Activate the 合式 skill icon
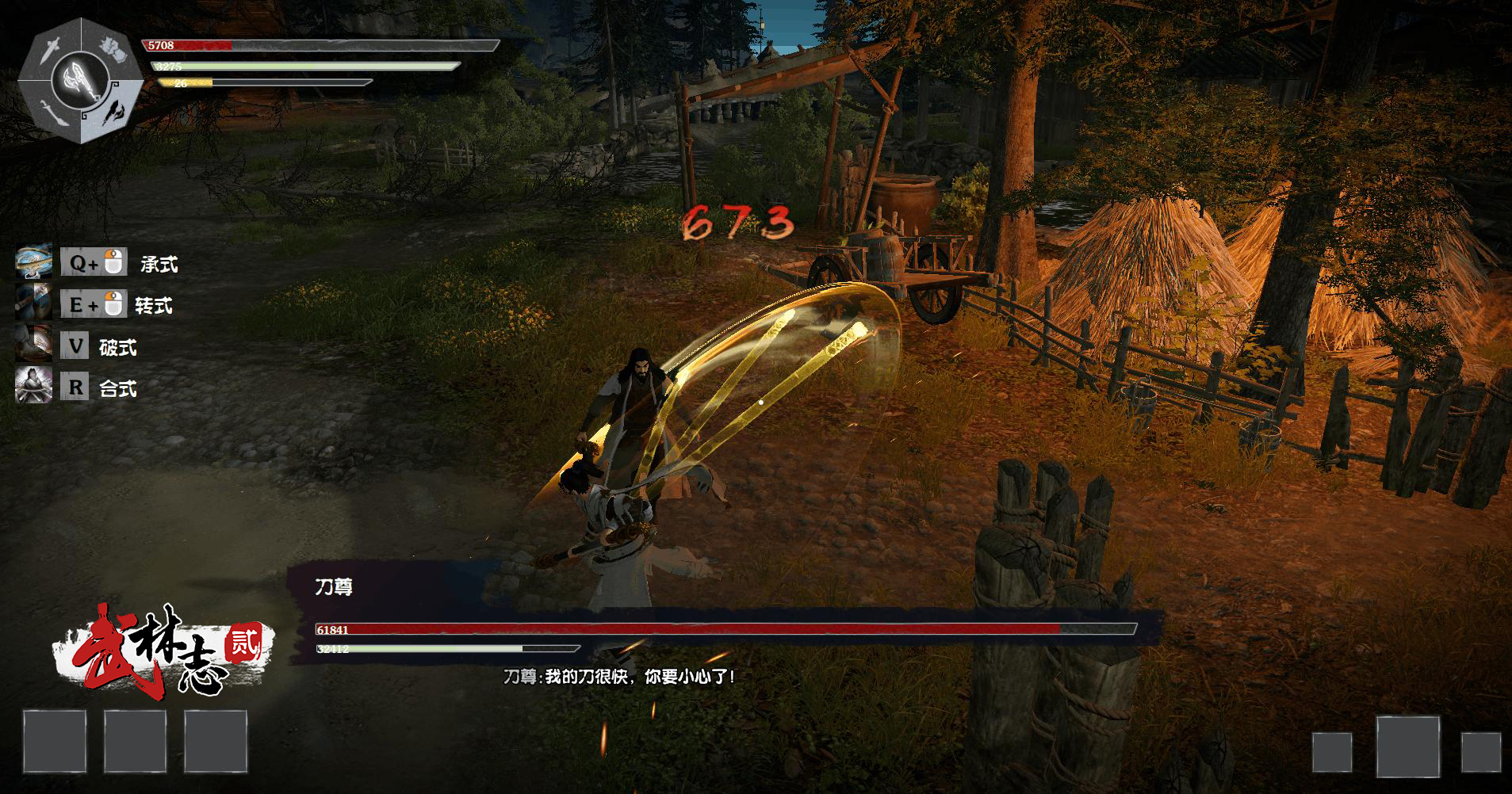 click(x=33, y=387)
